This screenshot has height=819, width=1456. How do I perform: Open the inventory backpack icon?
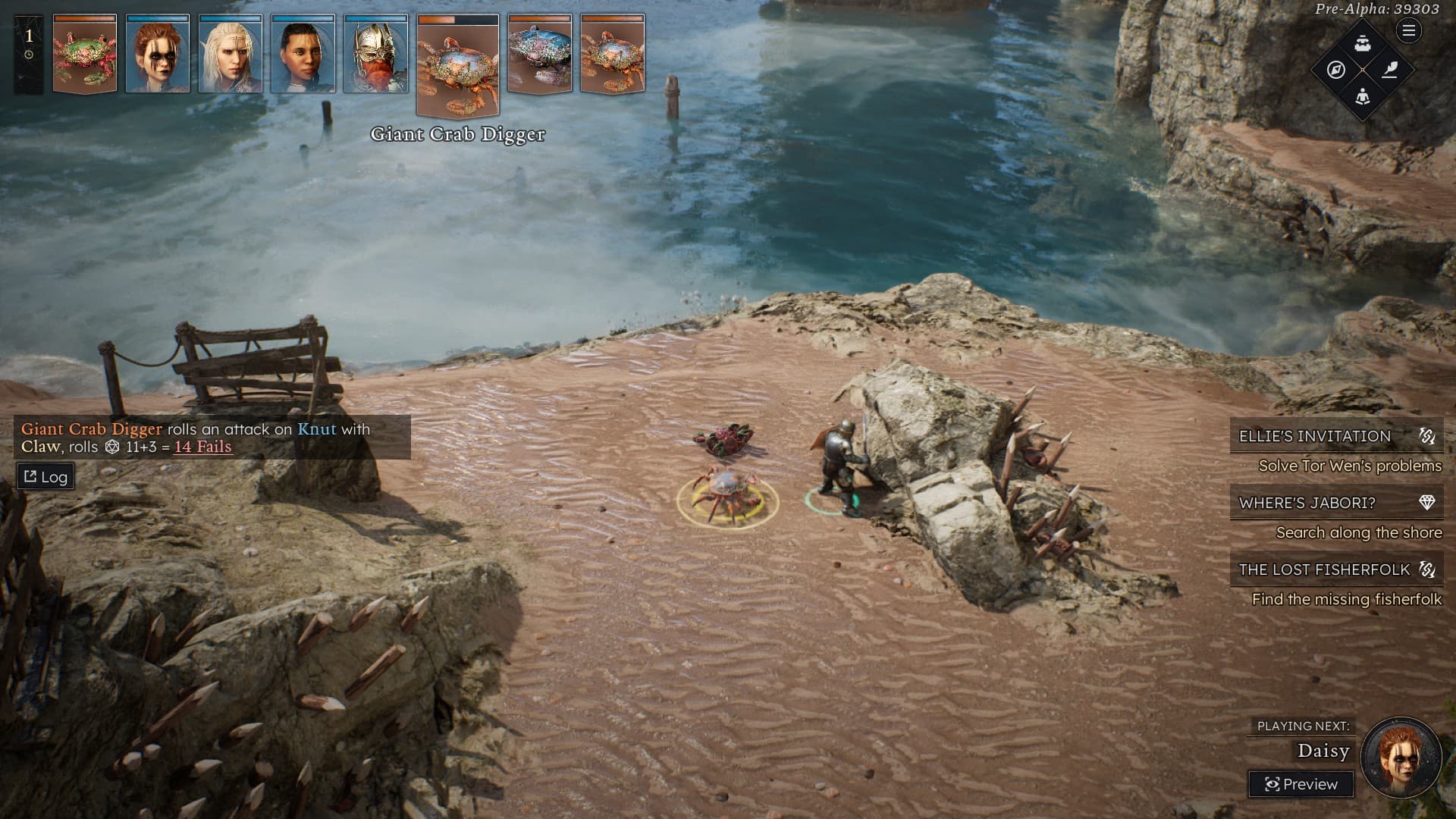pyautogui.click(x=1363, y=43)
